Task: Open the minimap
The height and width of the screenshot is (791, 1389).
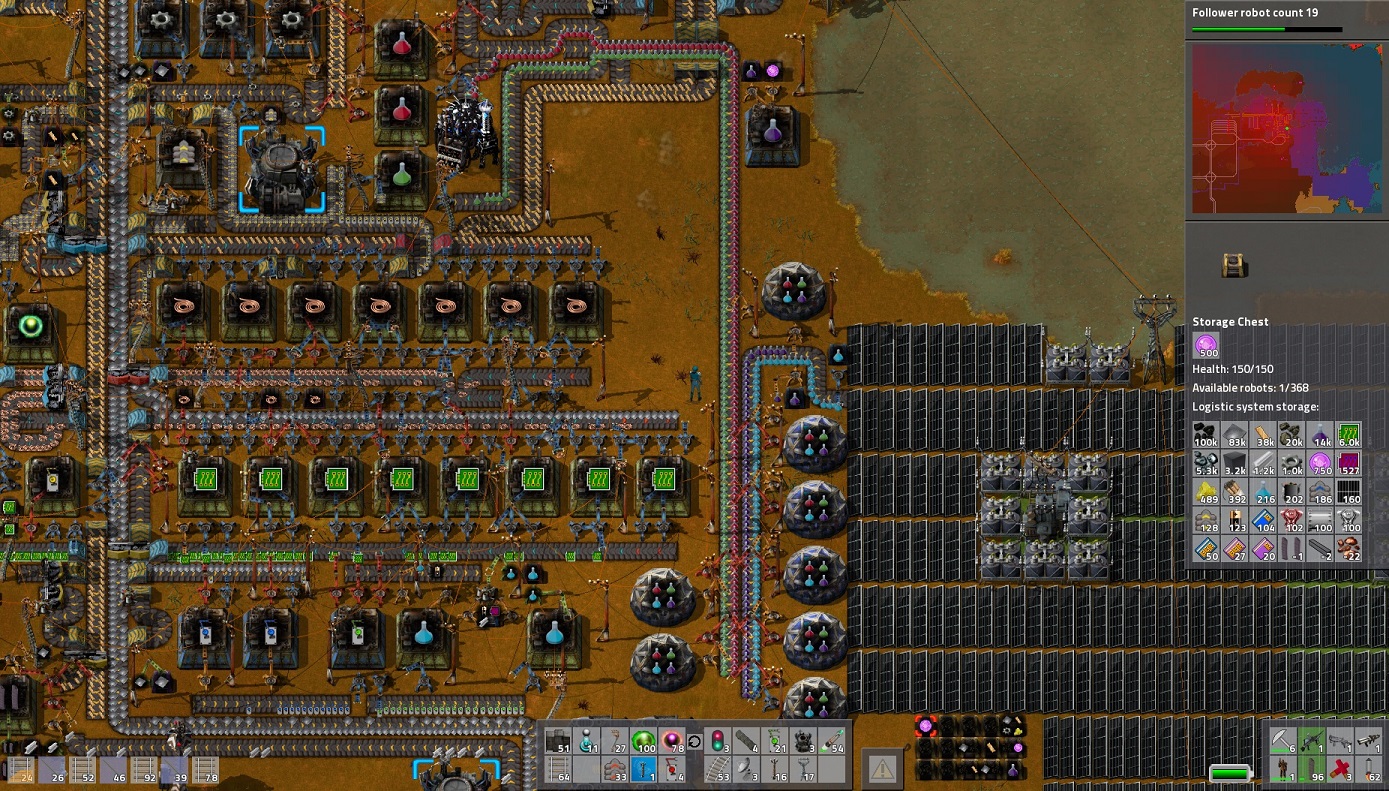Action: (1286, 128)
